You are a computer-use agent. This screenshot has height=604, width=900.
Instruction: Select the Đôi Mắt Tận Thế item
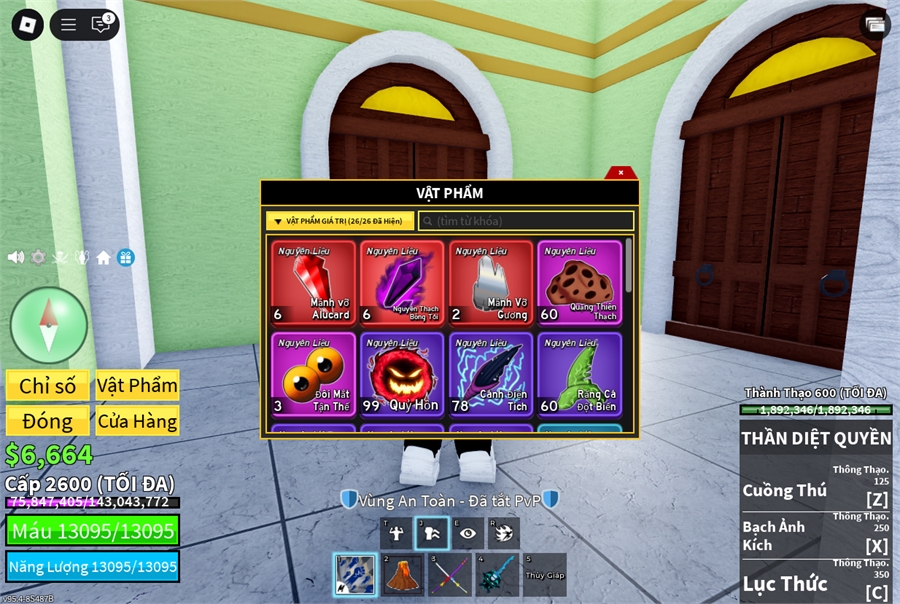(314, 374)
